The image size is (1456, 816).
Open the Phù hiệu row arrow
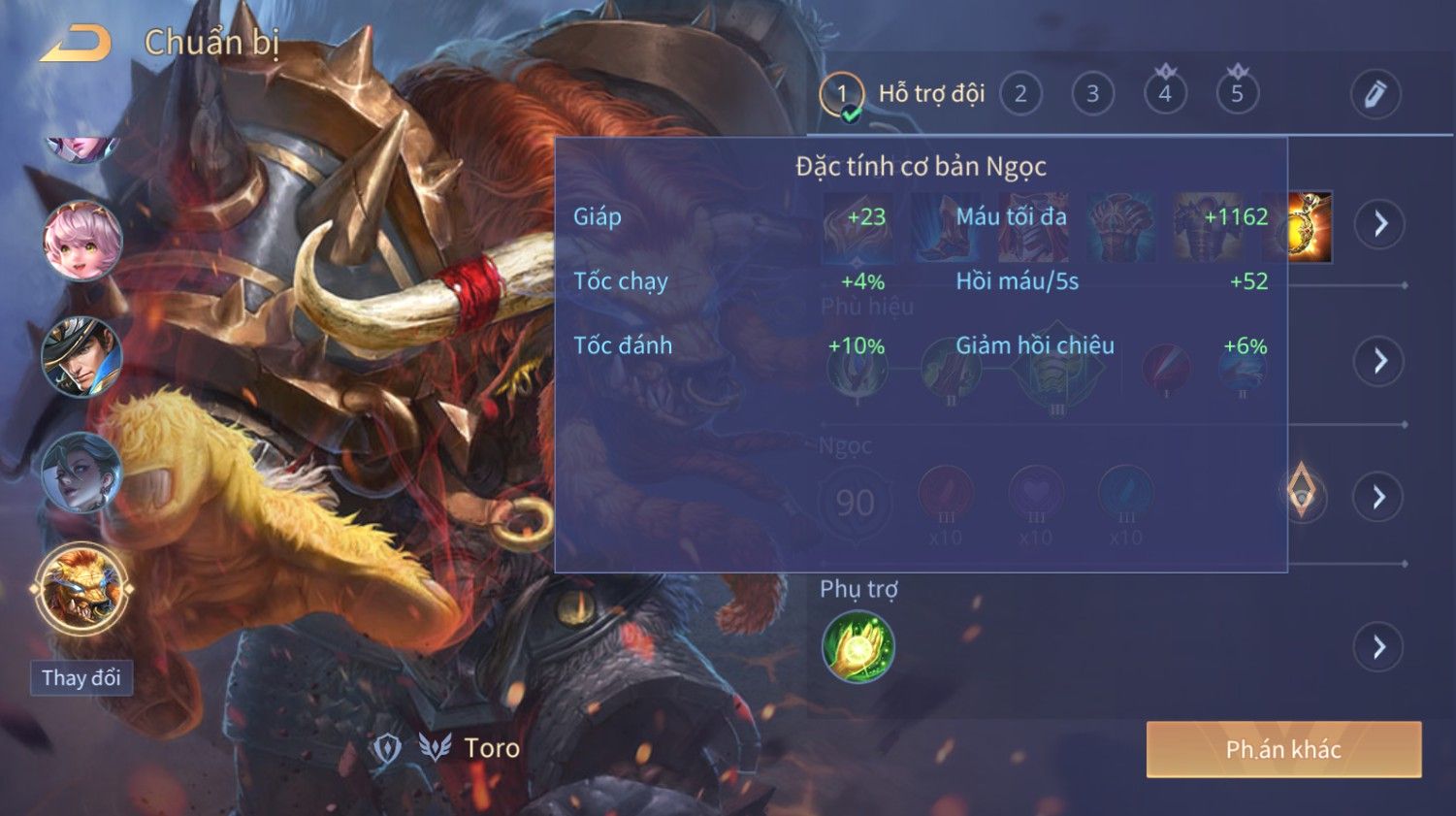1378,361
